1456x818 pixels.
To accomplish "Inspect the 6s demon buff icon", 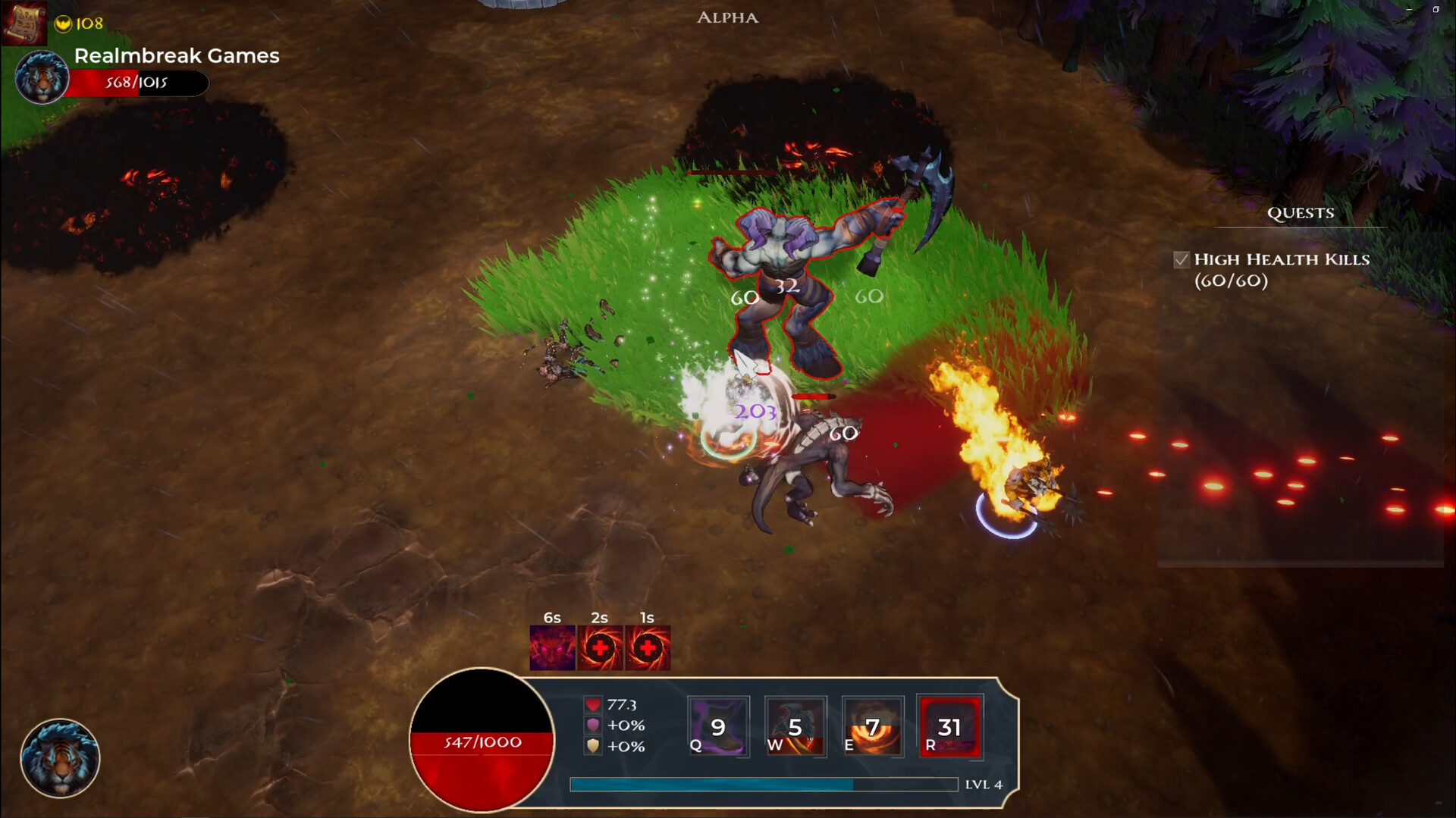I will [551, 647].
